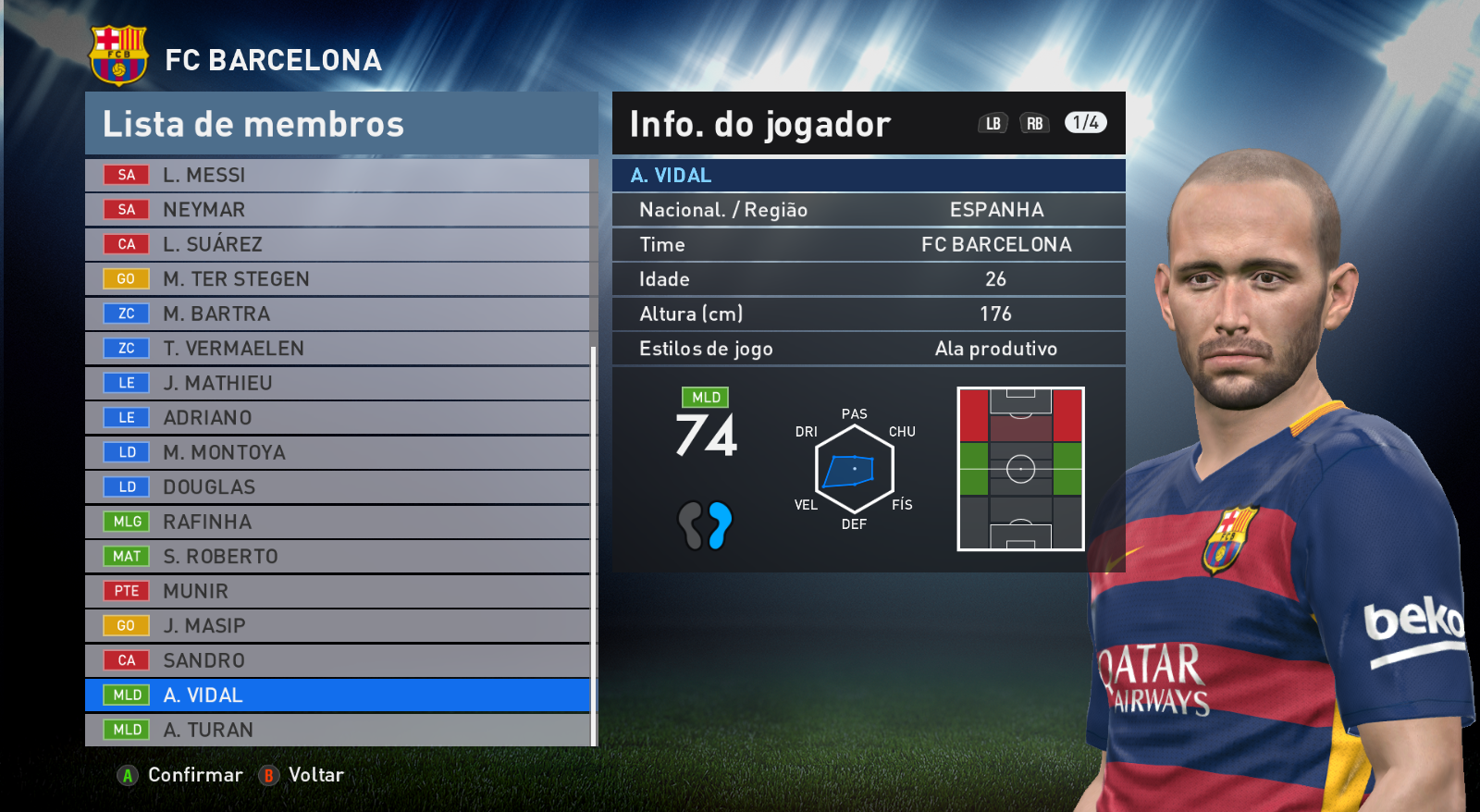1480x812 pixels.
Task: Pick Douglas from the squad list
Action: point(337,487)
